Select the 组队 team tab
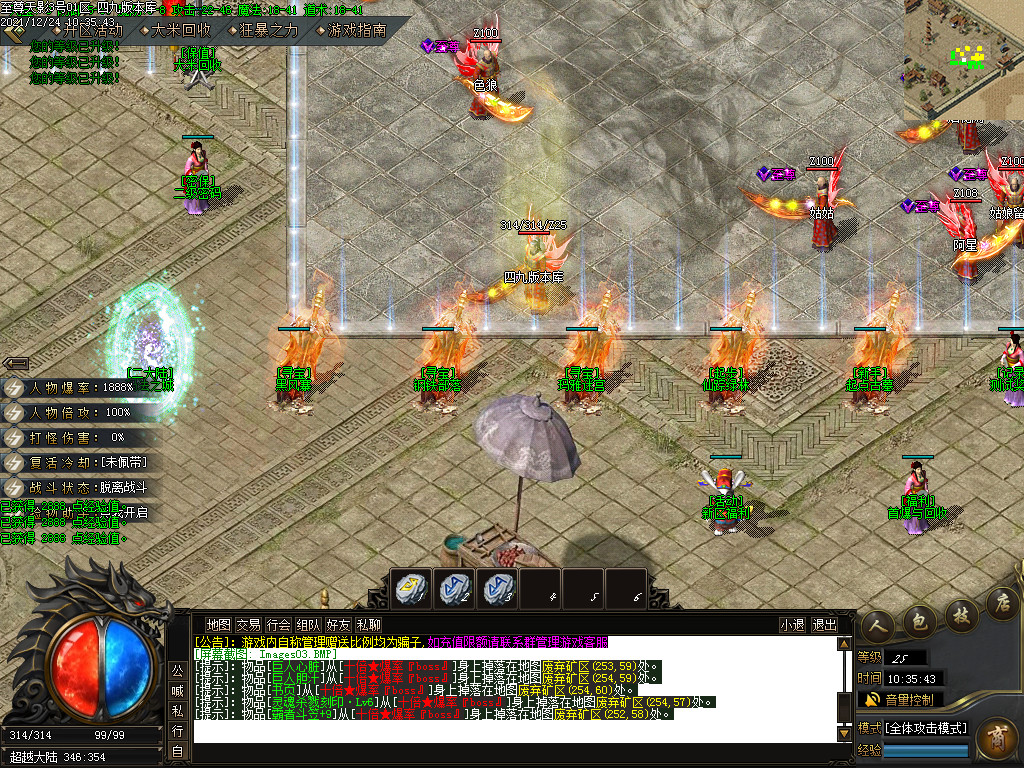1024x768 pixels. [x=308, y=624]
